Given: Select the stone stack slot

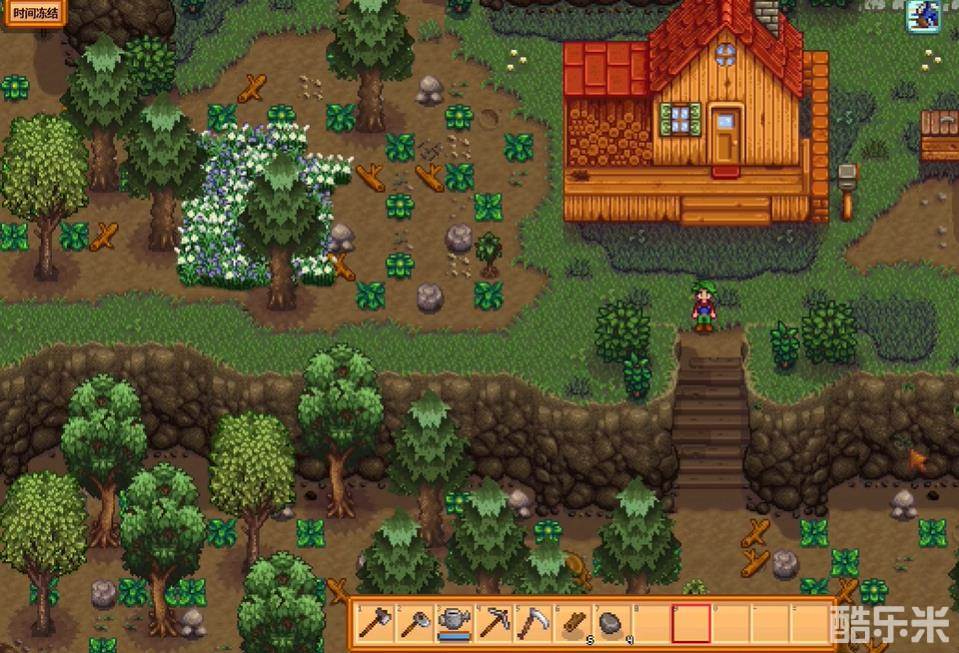Looking at the screenshot, I should coord(611,623).
